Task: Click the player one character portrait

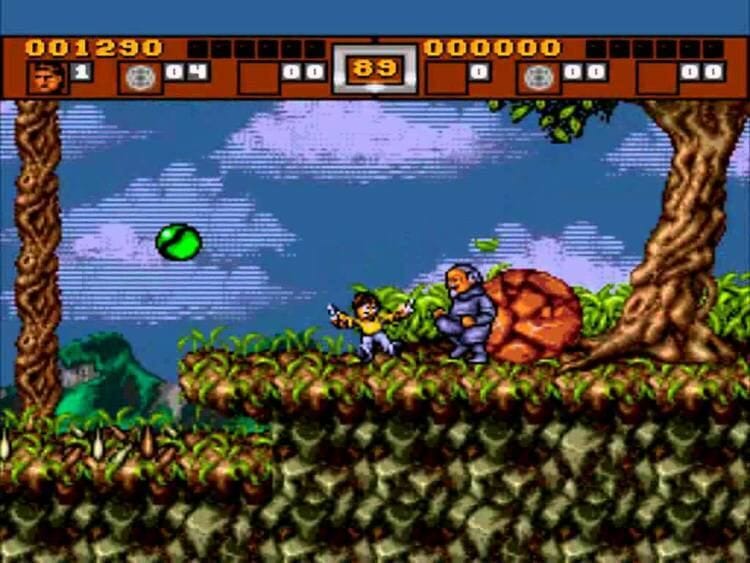Action: (46, 77)
